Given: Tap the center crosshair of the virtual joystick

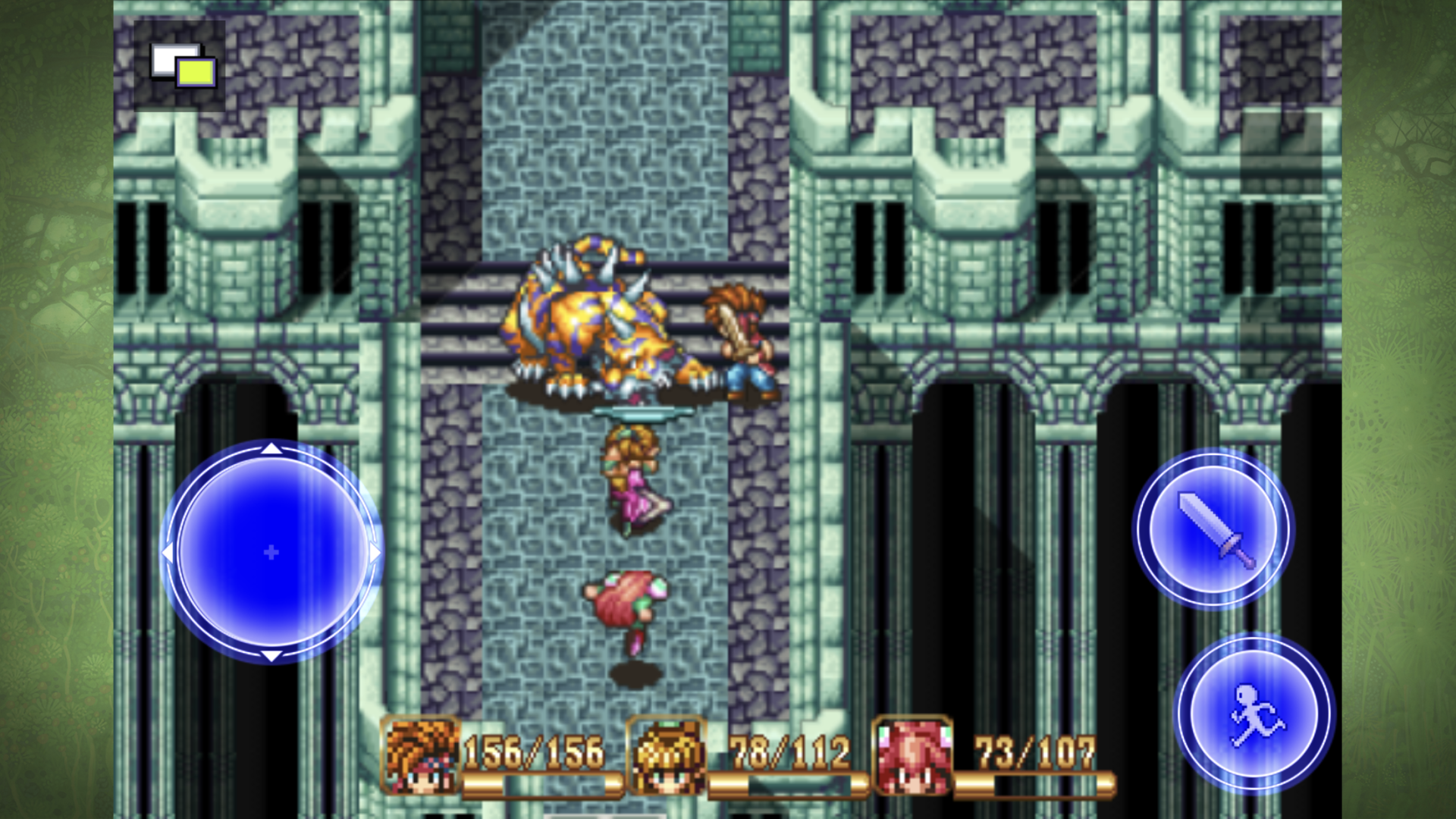Looking at the screenshot, I should [x=271, y=553].
